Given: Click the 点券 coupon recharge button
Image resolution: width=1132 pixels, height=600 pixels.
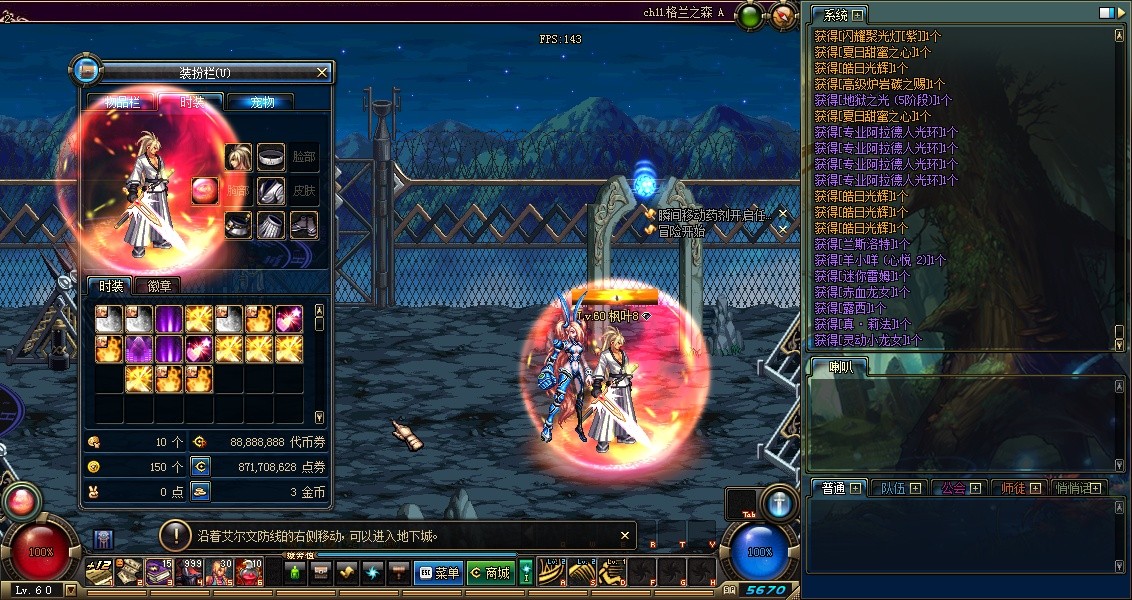Looking at the screenshot, I should pyautogui.click(x=200, y=467).
